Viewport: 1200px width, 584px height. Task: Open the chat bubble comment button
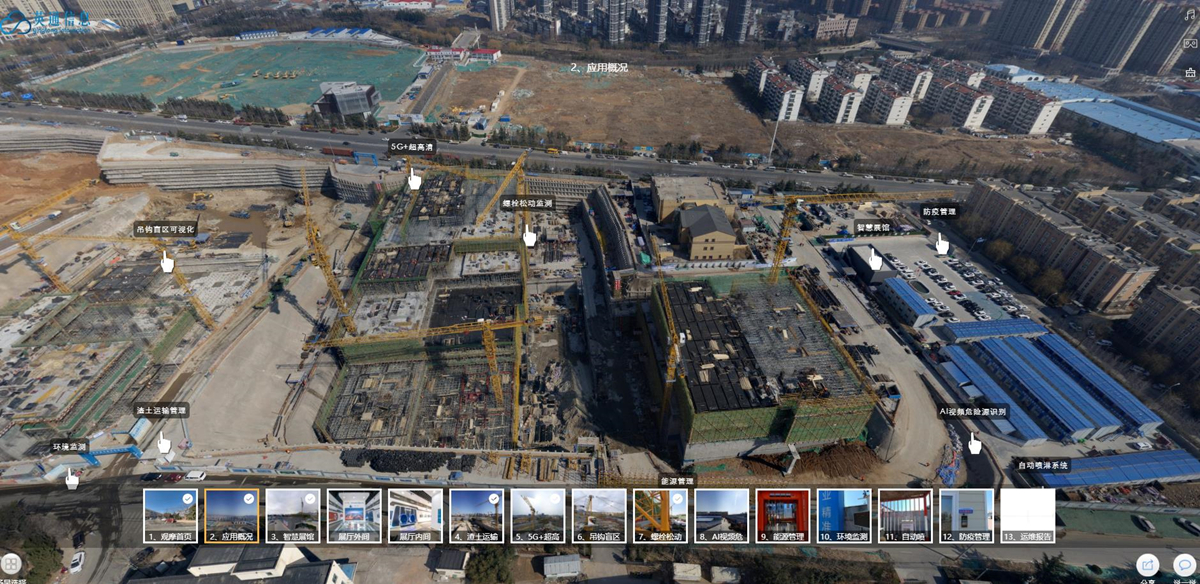1184,565
